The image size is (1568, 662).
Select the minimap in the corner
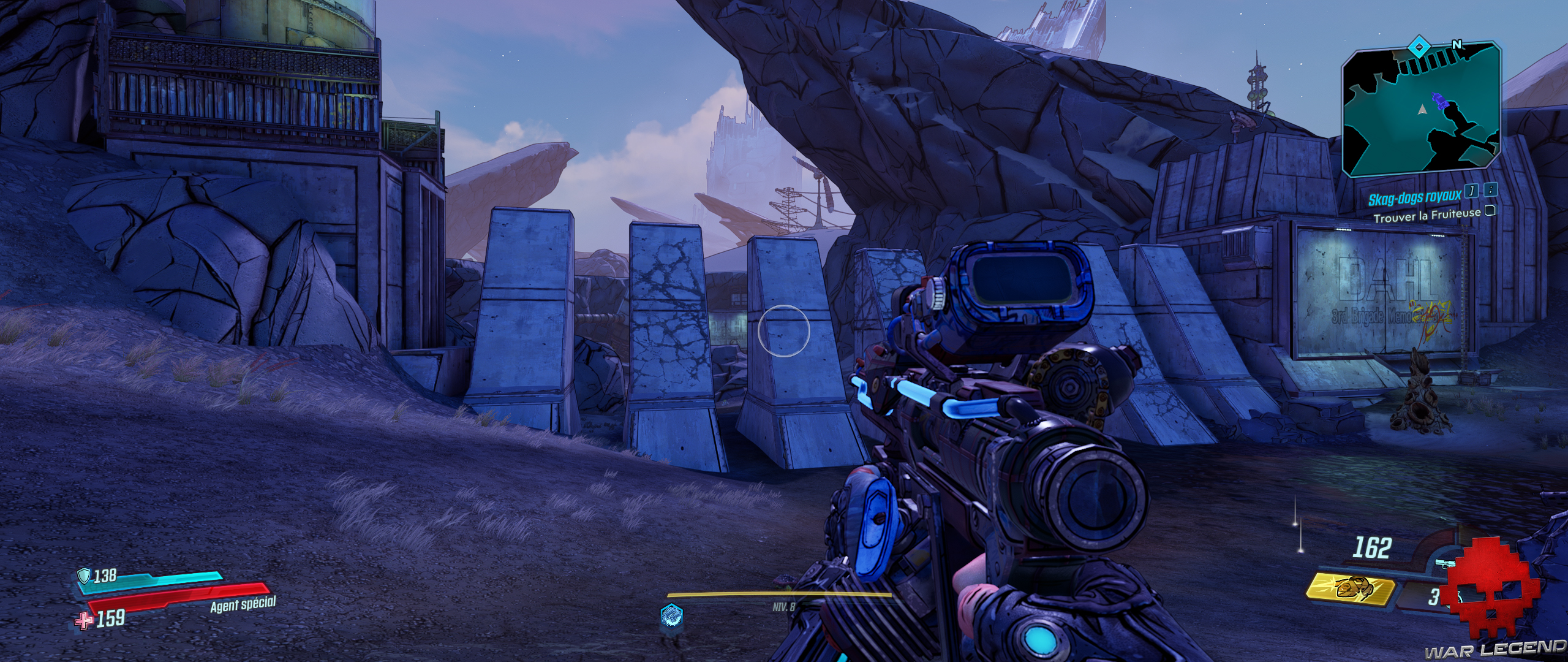pyautogui.click(x=1421, y=110)
